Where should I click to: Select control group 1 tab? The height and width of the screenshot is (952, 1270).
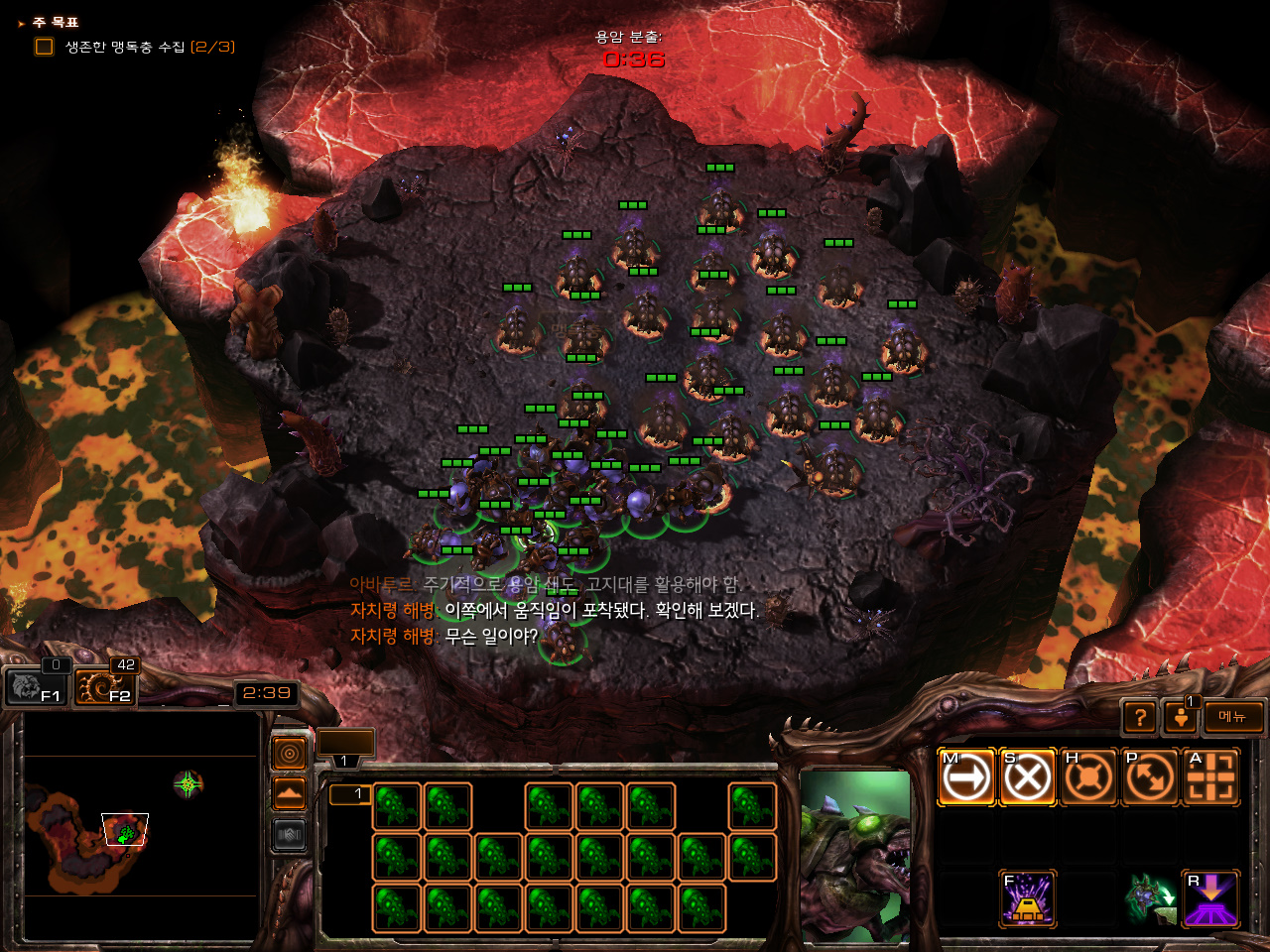click(x=344, y=761)
